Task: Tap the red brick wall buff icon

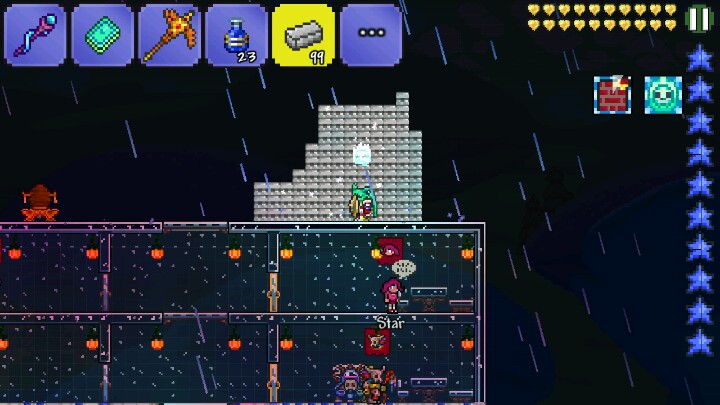Action: point(612,95)
